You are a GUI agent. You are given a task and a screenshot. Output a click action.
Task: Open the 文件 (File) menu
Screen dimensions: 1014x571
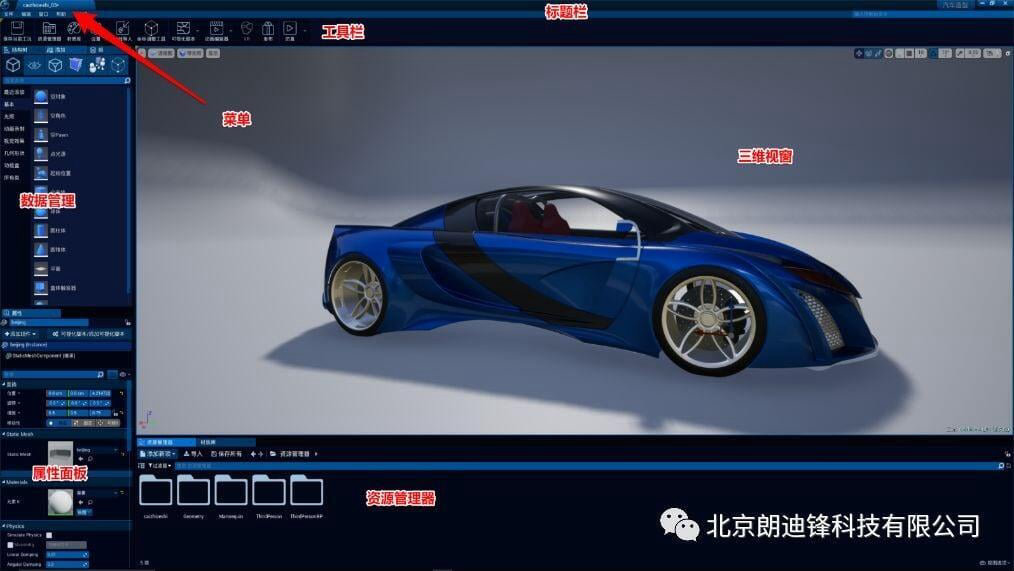coord(8,14)
